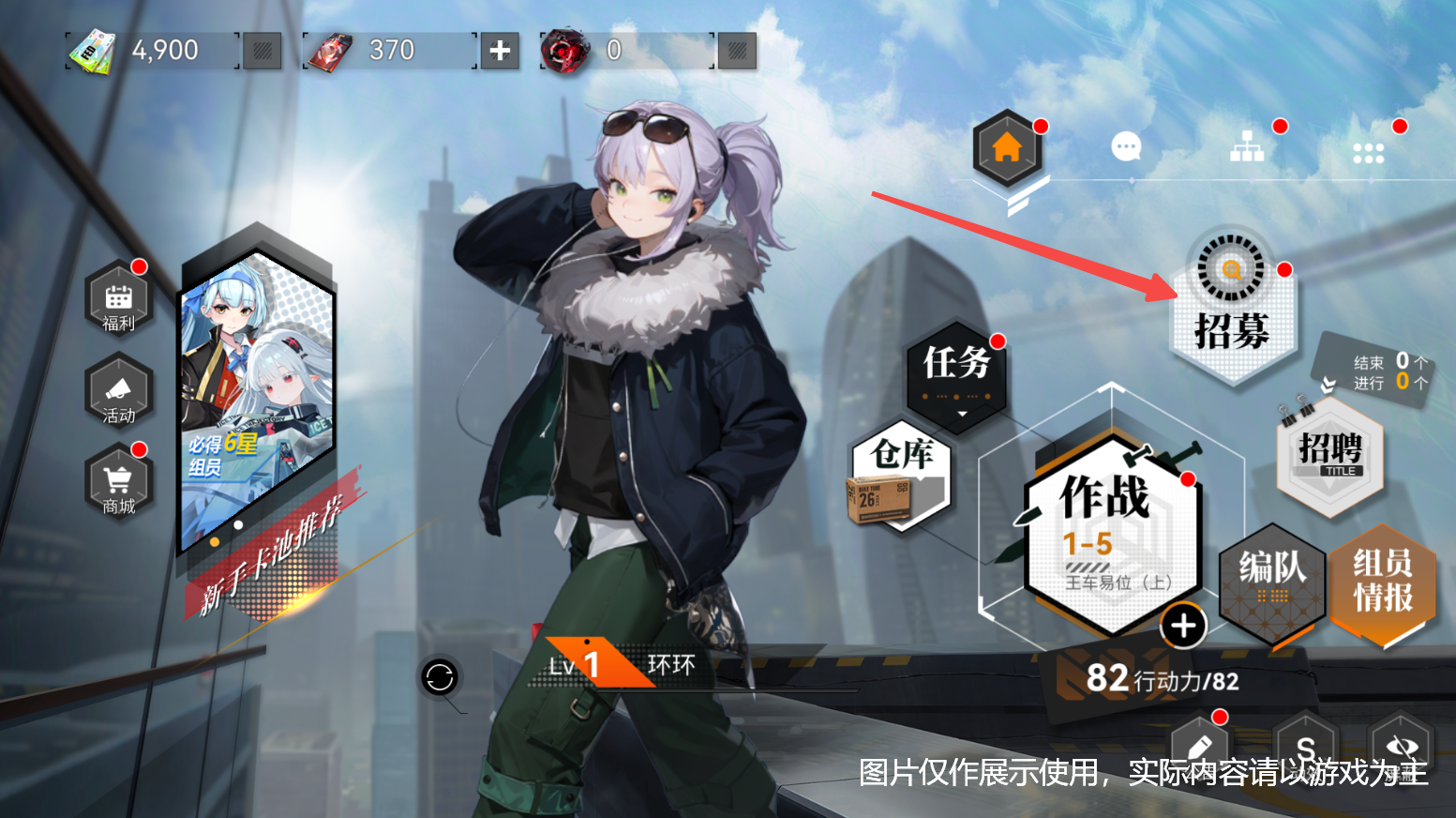Open the 福利 welfare panel icon
The width and height of the screenshot is (1456, 818).
[x=118, y=300]
